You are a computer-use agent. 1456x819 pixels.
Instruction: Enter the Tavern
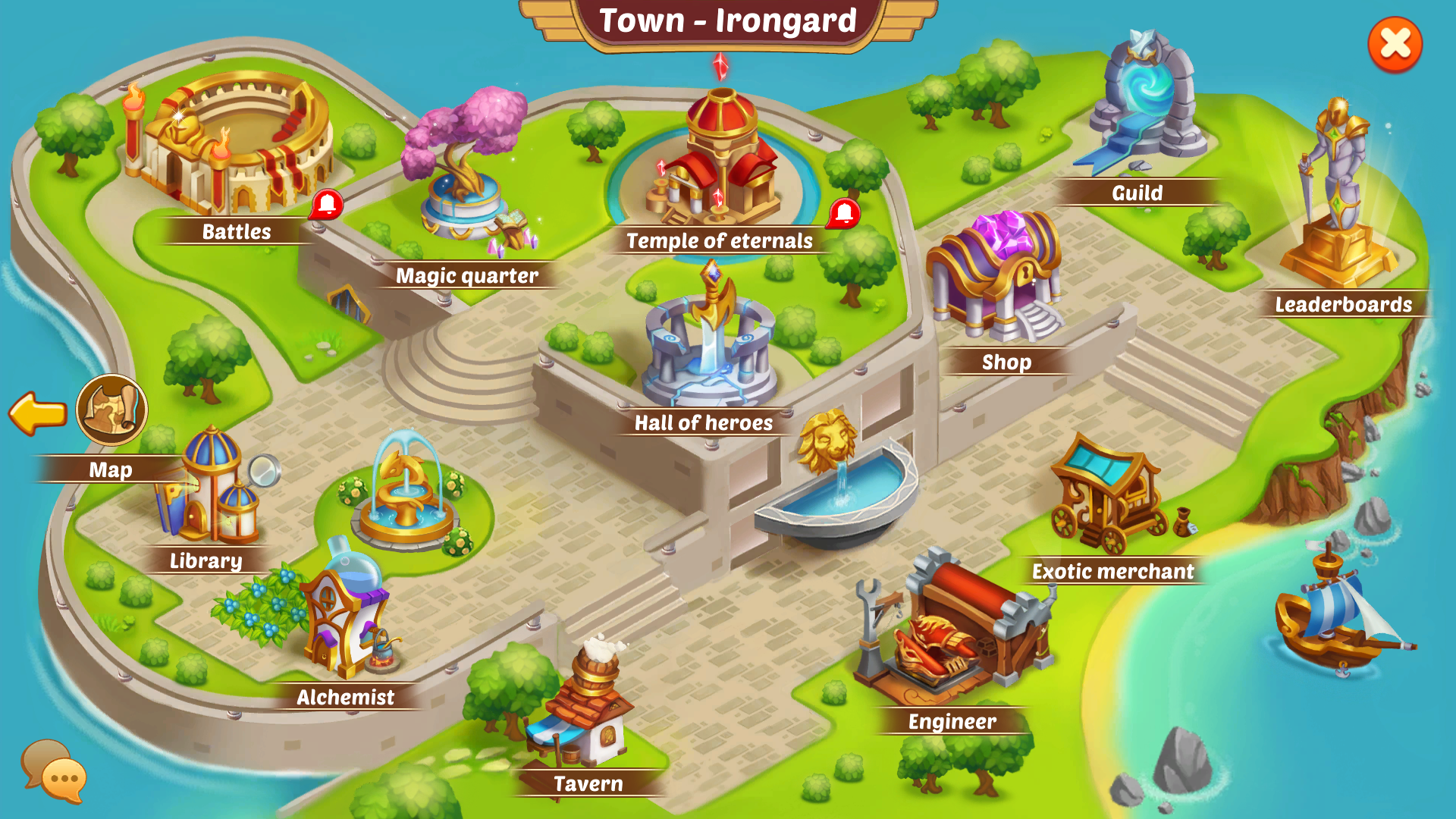pos(588,709)
